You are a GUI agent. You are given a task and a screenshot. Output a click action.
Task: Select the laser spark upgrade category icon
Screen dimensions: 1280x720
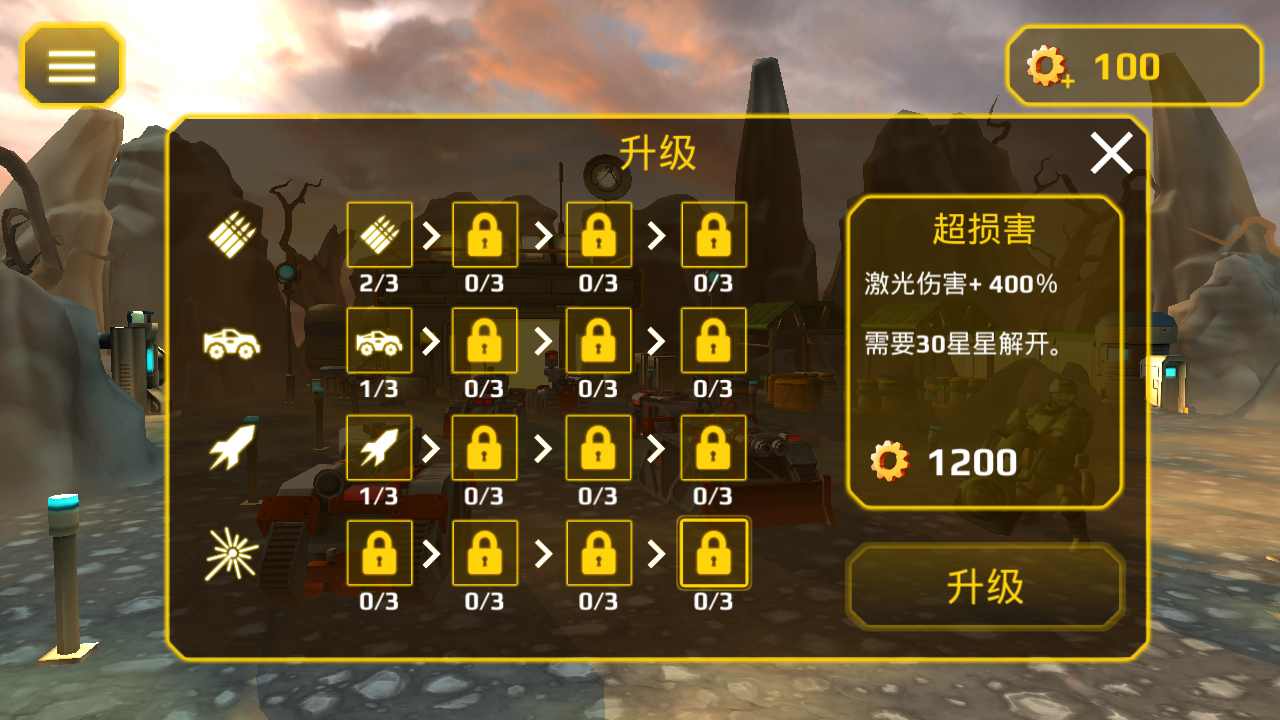[x=232, y=553]
